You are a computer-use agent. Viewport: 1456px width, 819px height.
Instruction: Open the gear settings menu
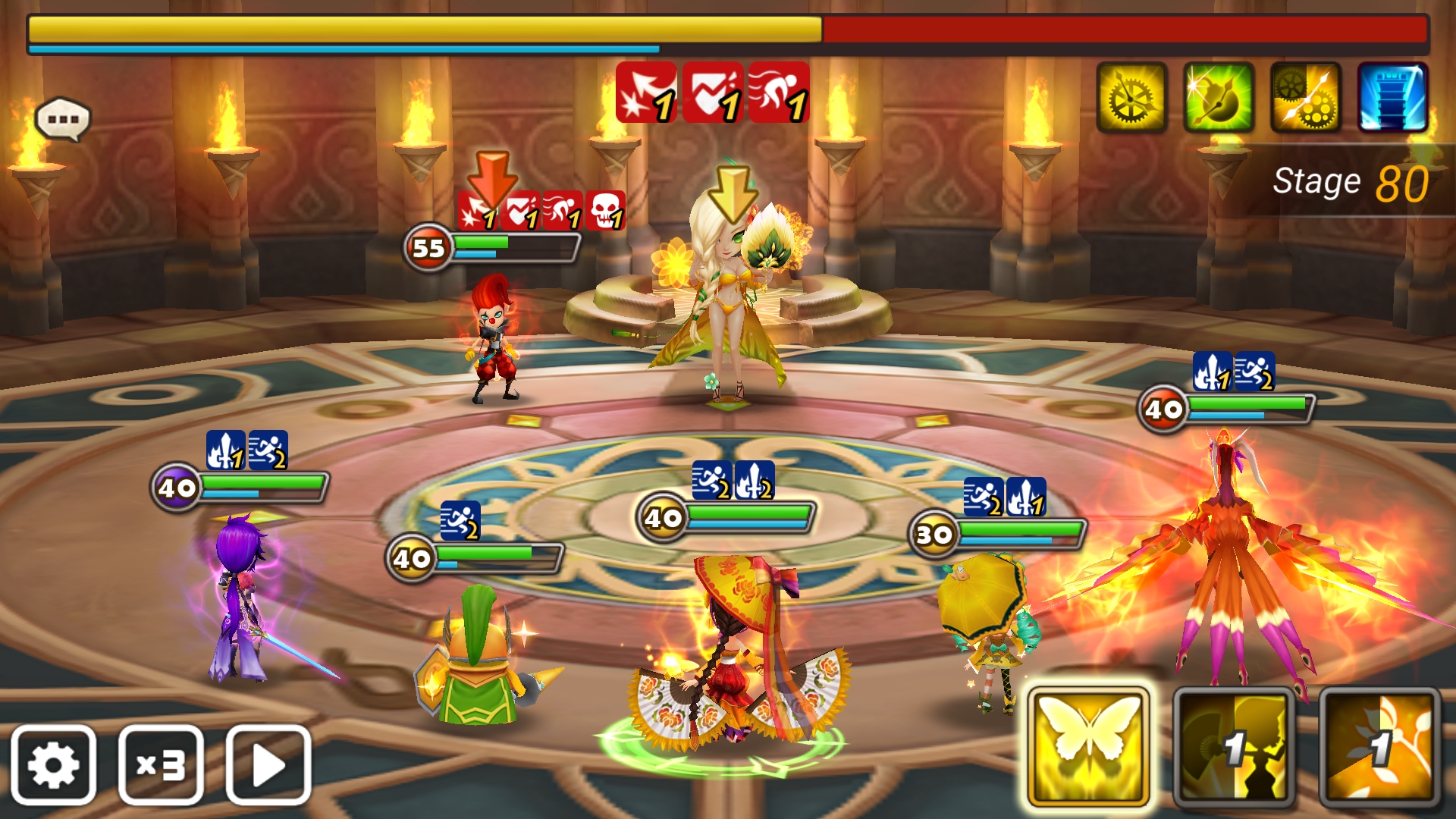click(53, 764)
